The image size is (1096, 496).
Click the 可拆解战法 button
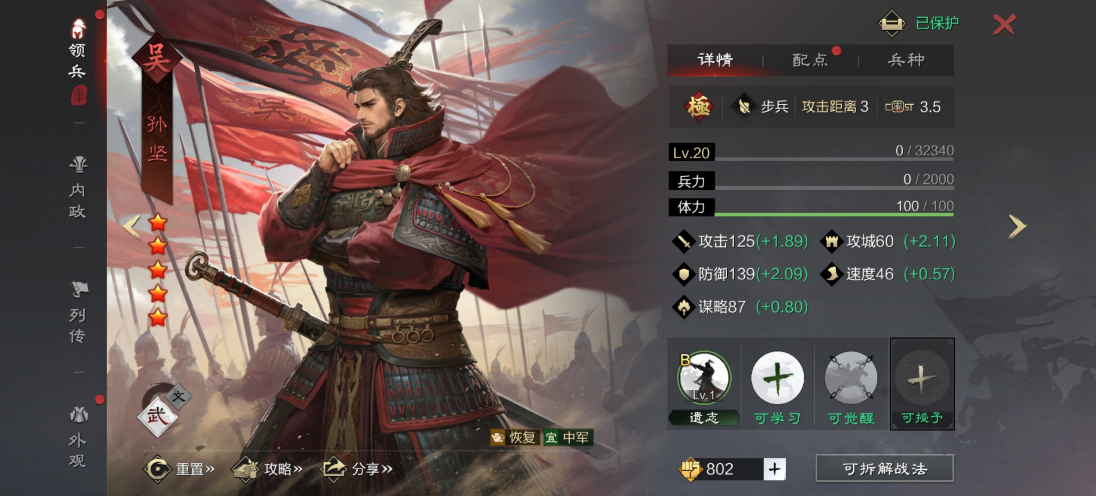pos(884,468)
